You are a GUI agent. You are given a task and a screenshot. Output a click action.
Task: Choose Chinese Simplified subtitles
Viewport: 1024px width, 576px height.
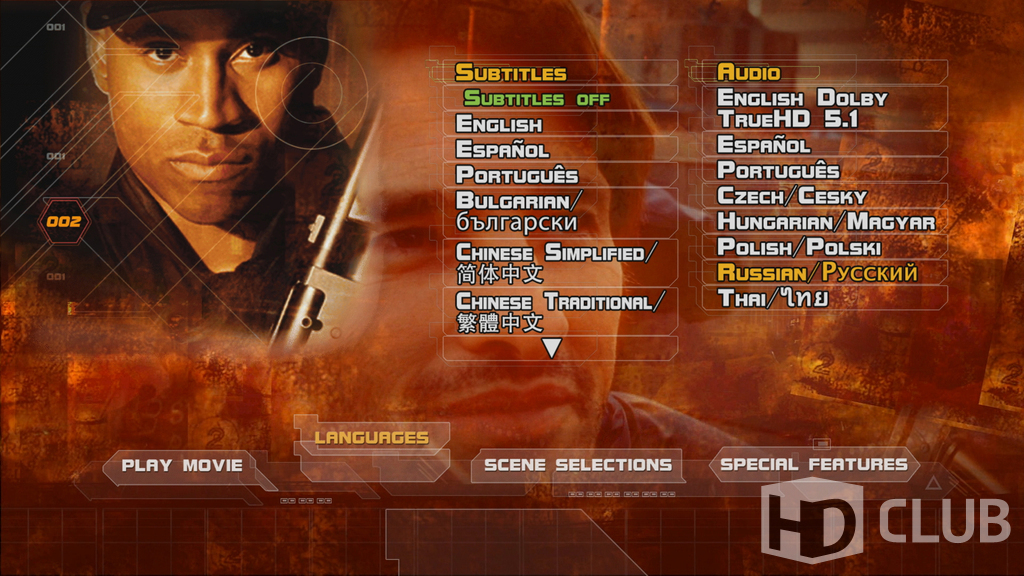point(556,262)
